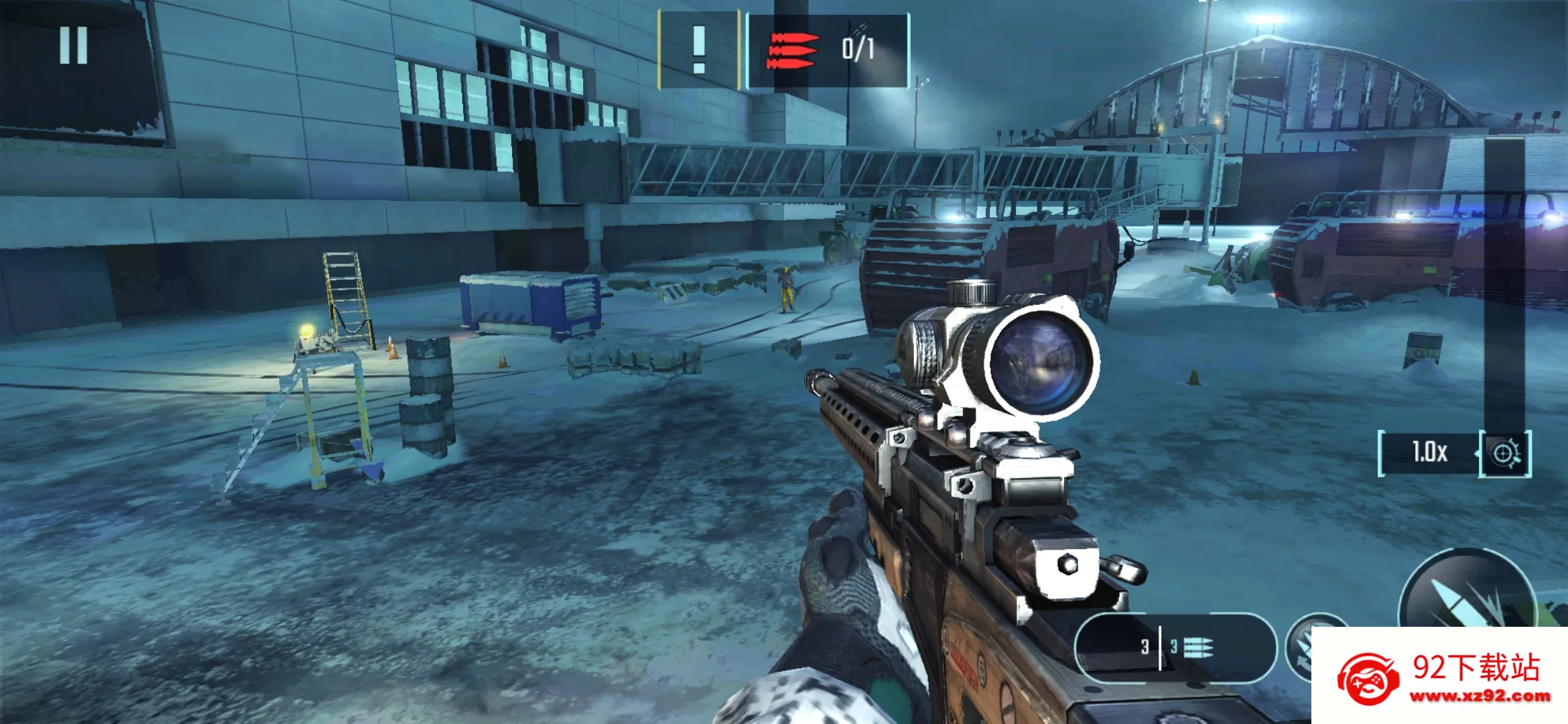Tap the ammo magazine pill with bullets
The image size is (1568, 724).
(1176, 647)
